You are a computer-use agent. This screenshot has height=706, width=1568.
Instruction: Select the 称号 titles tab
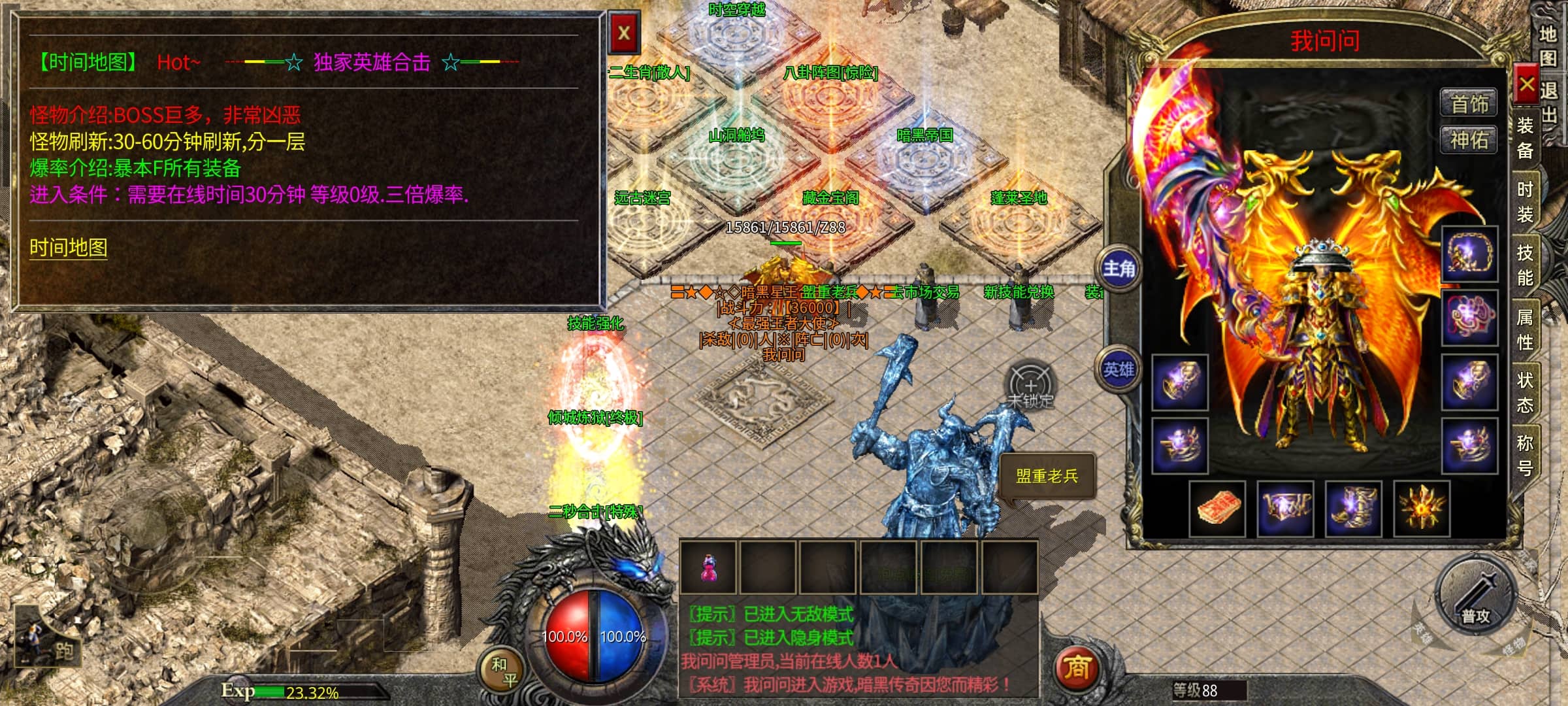tap(1525, 456)
